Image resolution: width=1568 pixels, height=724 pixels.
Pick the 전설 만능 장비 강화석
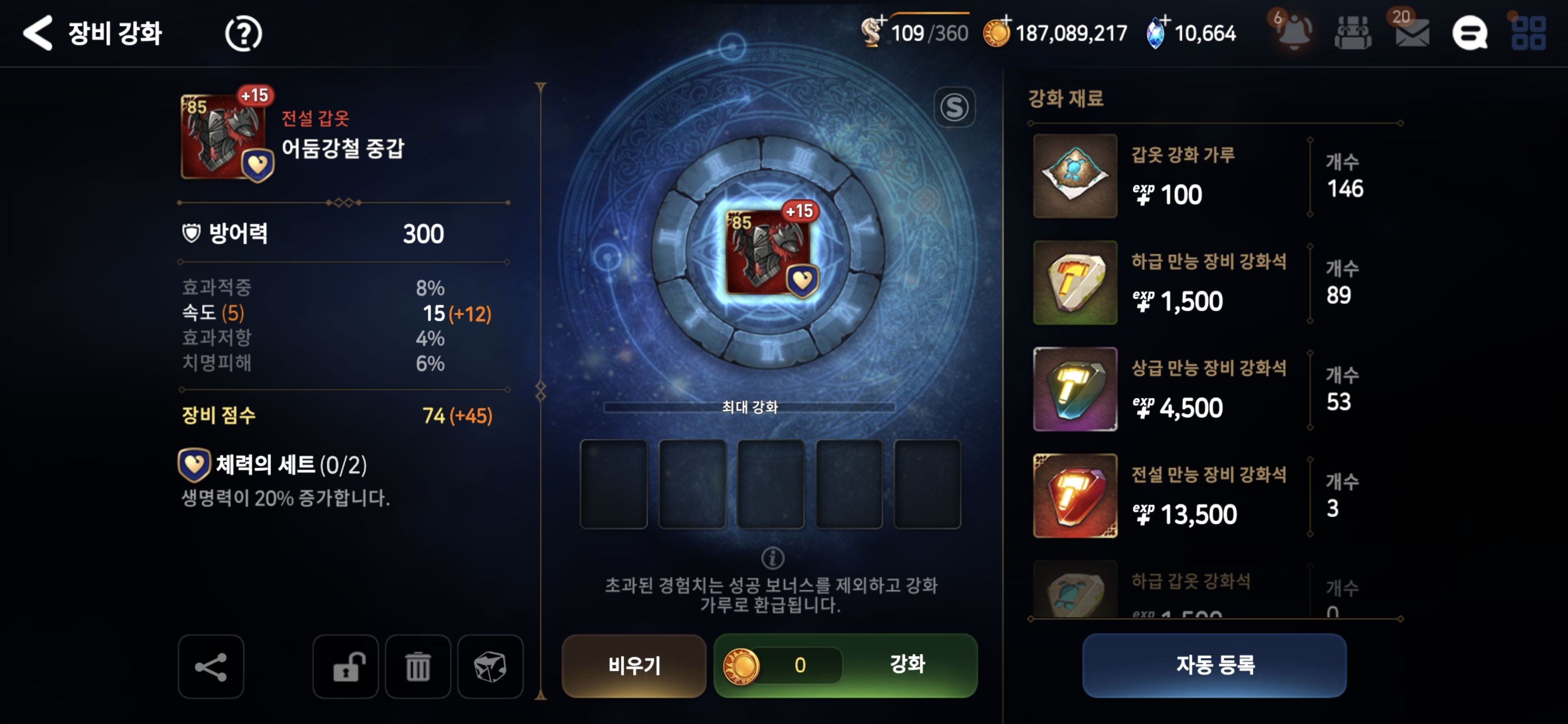[x=1075, y=496]
